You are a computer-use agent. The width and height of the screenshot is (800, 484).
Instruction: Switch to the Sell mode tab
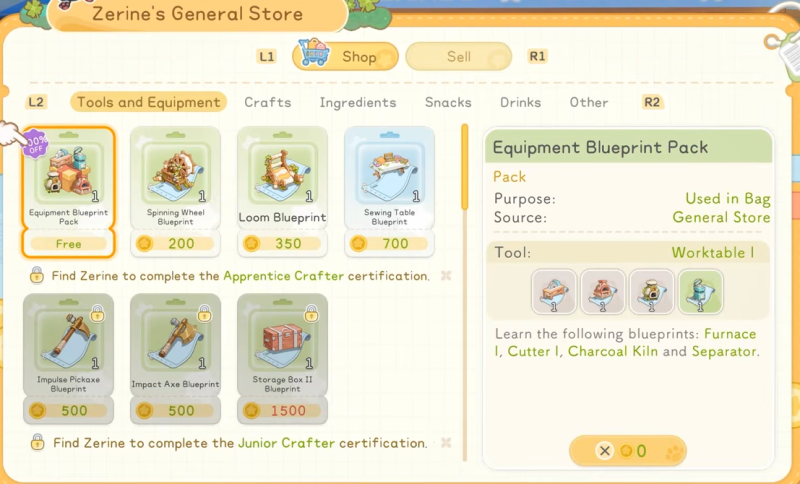(x=458, y=57)
